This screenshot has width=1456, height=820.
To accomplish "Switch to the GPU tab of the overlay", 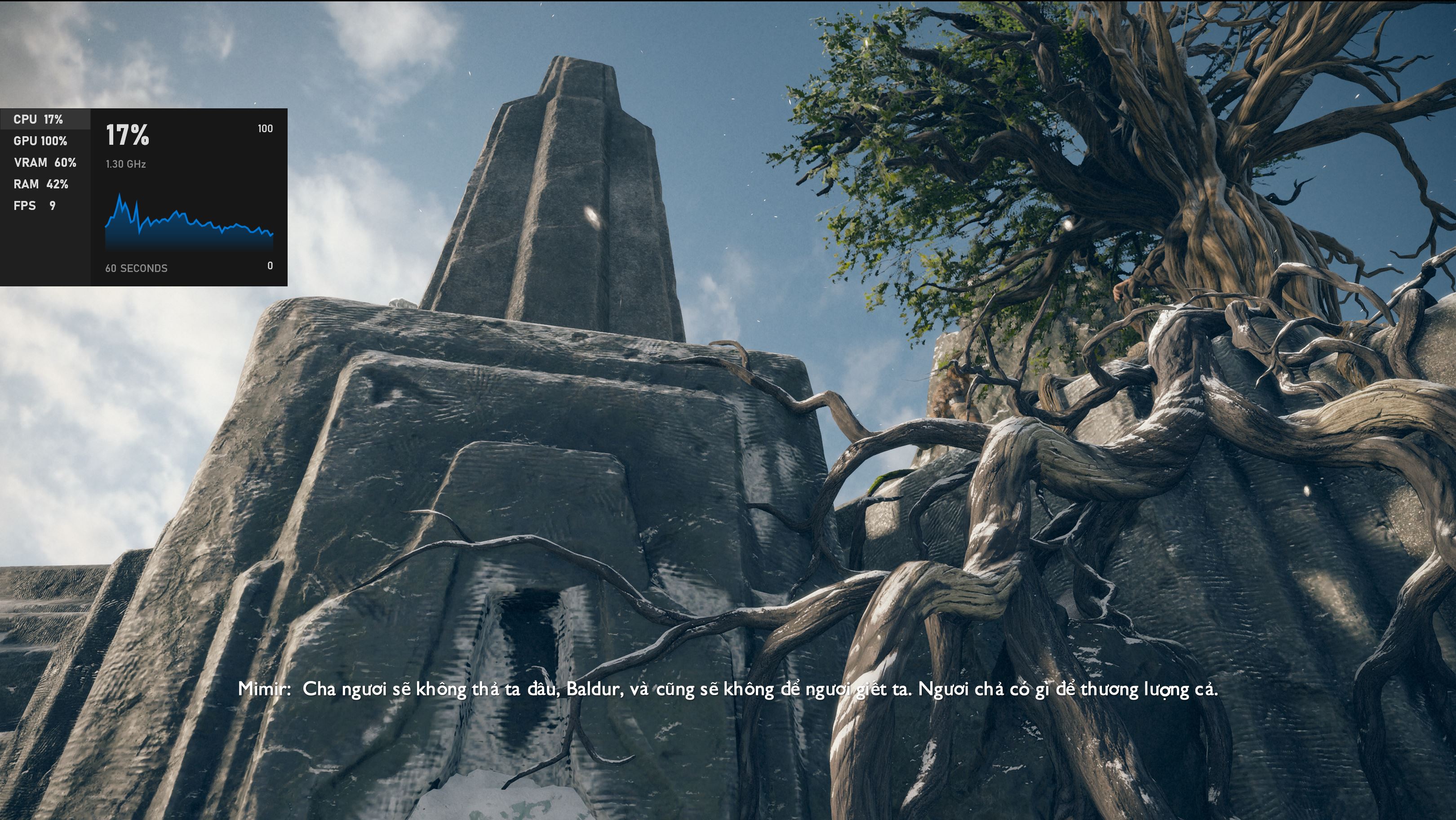I will 41,141.
